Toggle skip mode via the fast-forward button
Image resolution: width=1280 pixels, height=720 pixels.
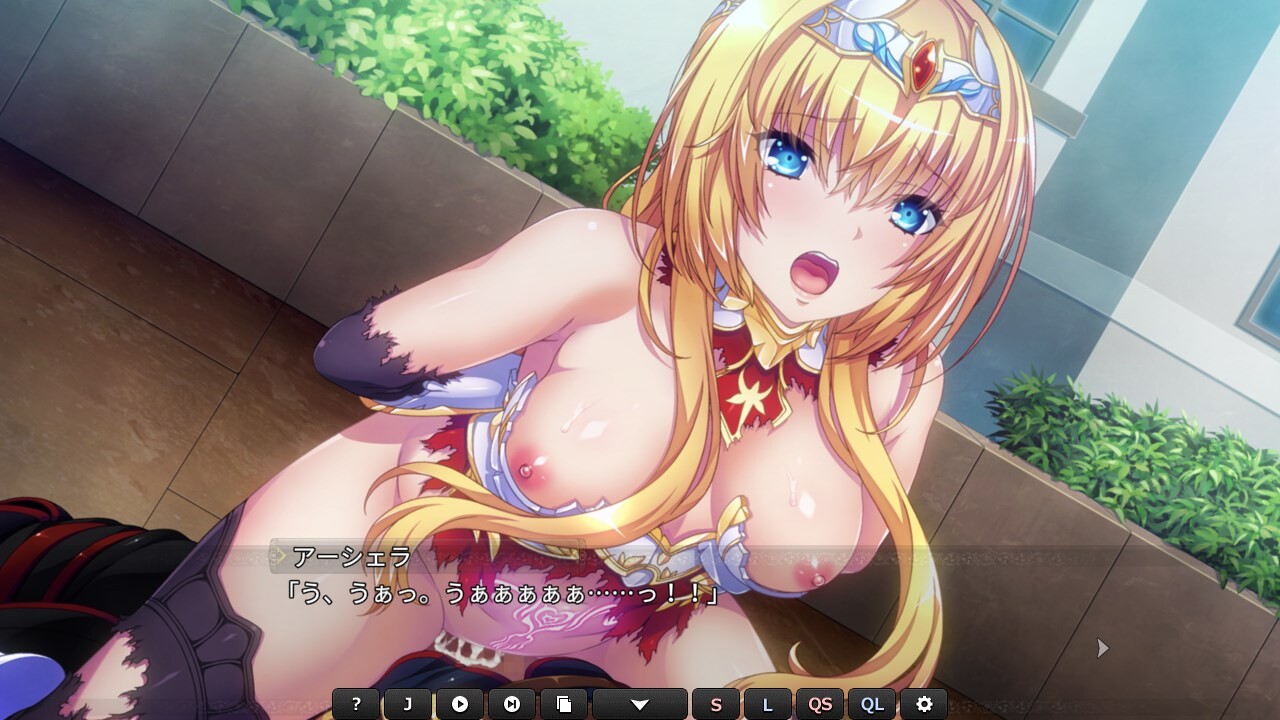click(513, 703)
